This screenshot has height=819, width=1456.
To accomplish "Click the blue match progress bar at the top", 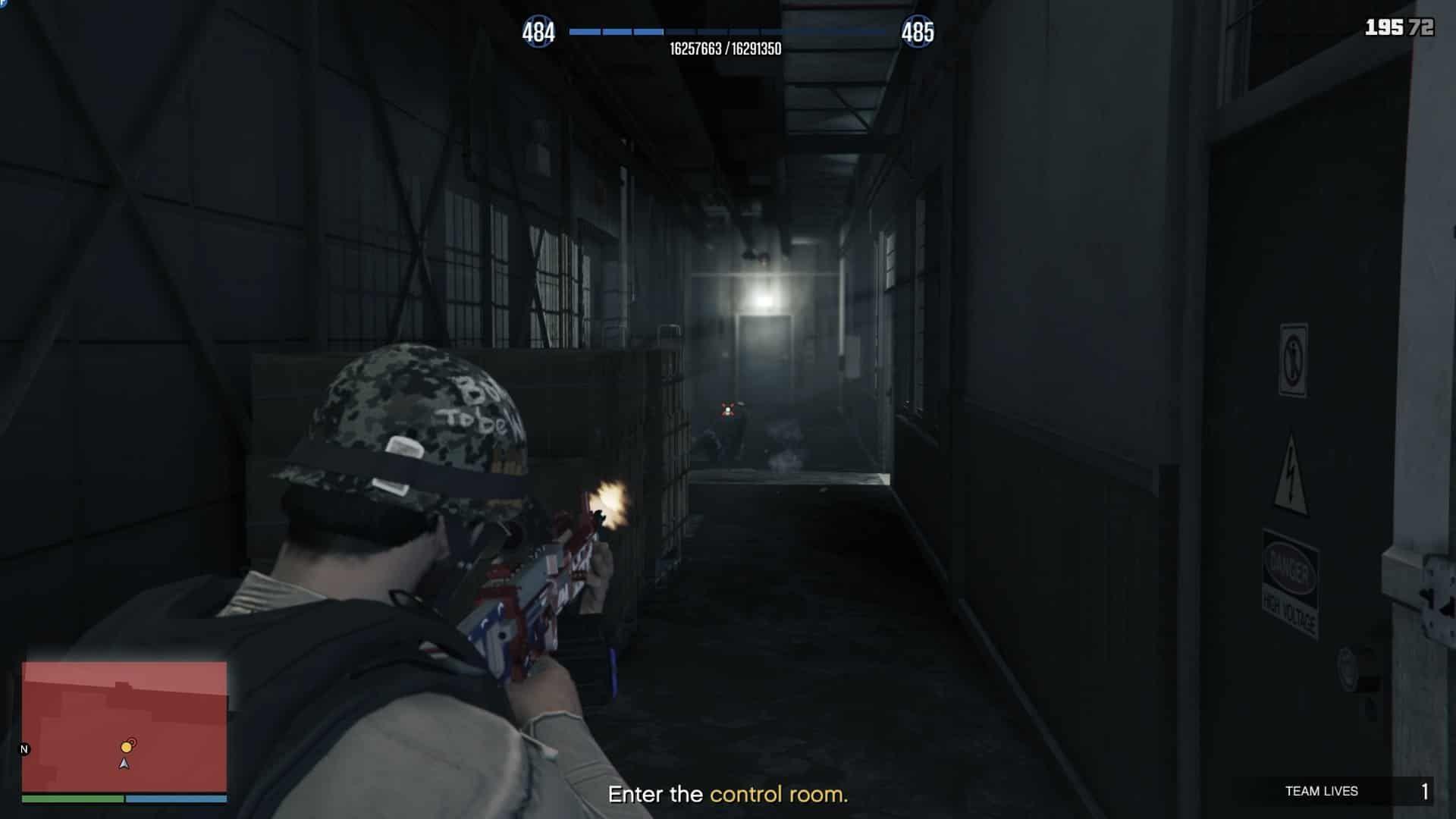I will [728, 33].
